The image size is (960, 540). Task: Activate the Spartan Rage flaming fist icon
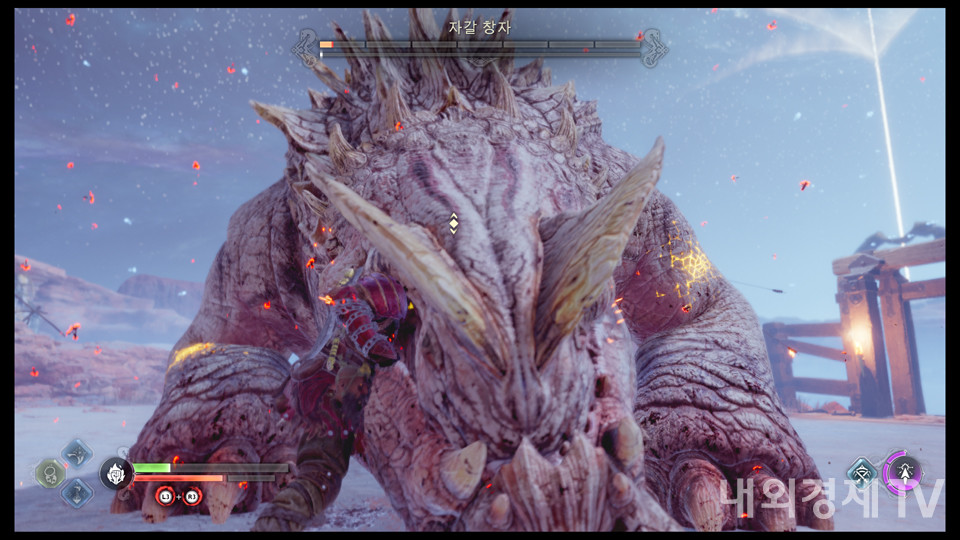[x=117, y=473]
